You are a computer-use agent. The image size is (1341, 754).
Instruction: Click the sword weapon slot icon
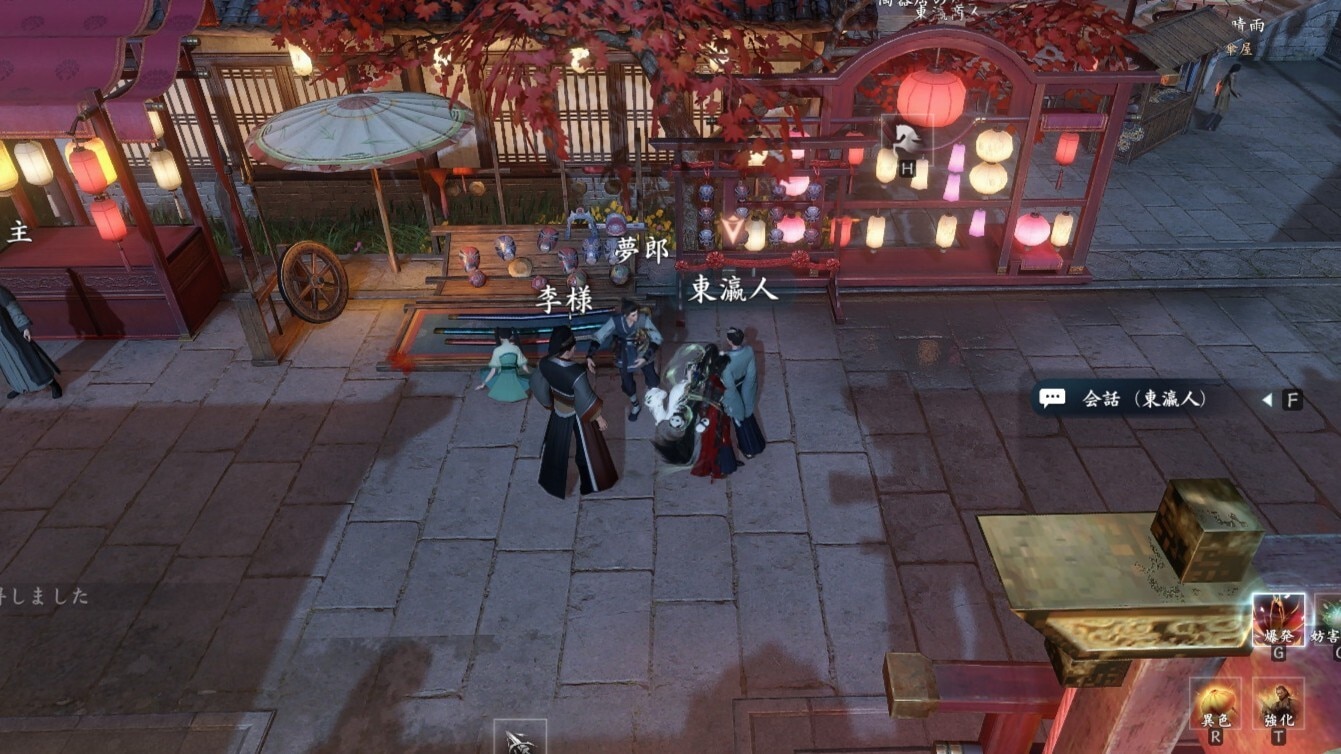click(519, 739)
